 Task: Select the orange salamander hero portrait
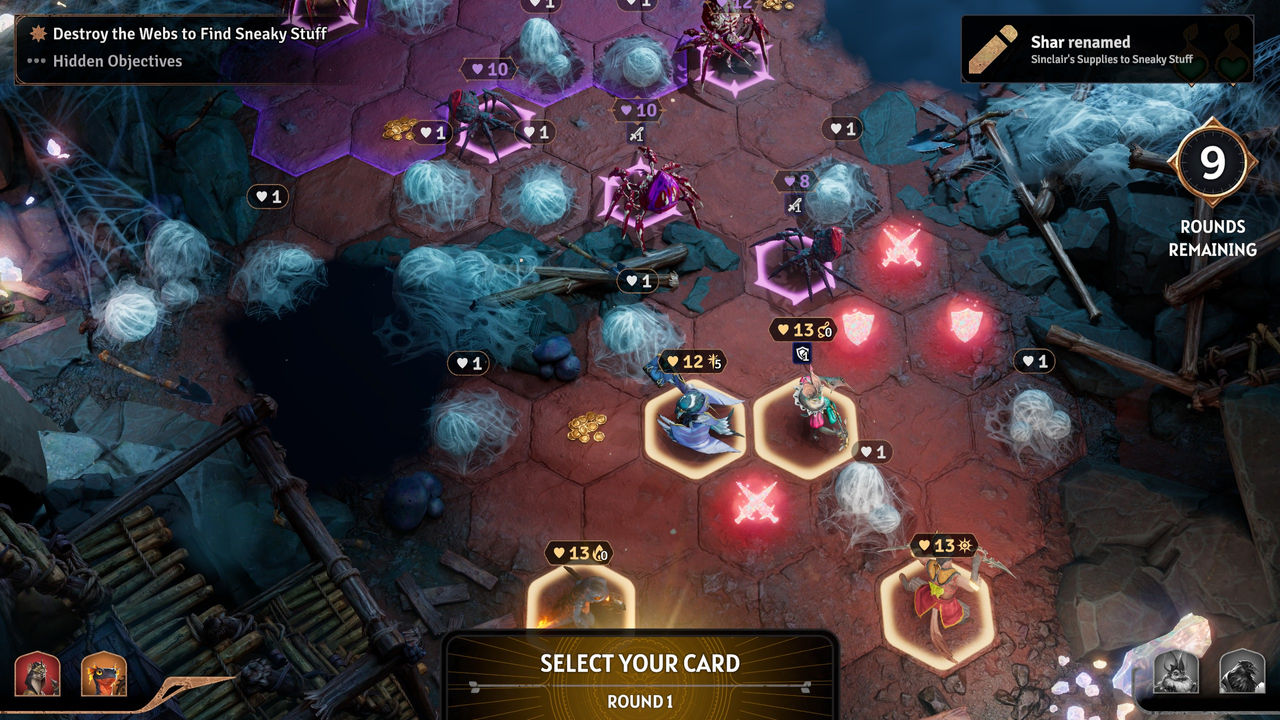click(103, 673)
